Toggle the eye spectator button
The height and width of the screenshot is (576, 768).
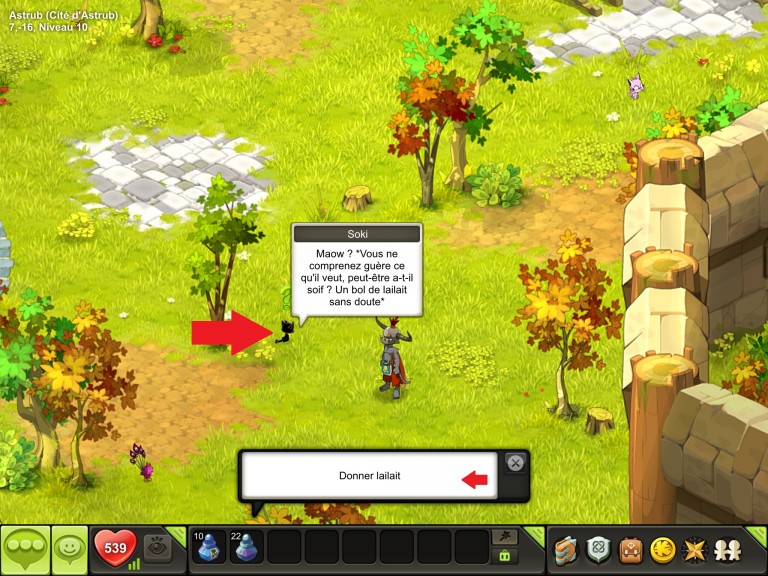pyautogui.click(x=157, y=548)
